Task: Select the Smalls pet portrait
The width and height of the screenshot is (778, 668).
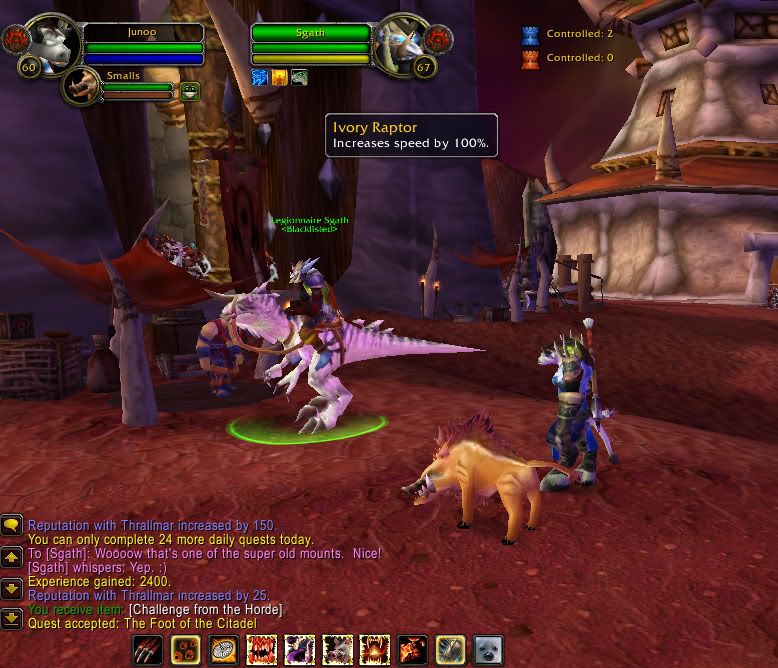Action: click(81, 87)
